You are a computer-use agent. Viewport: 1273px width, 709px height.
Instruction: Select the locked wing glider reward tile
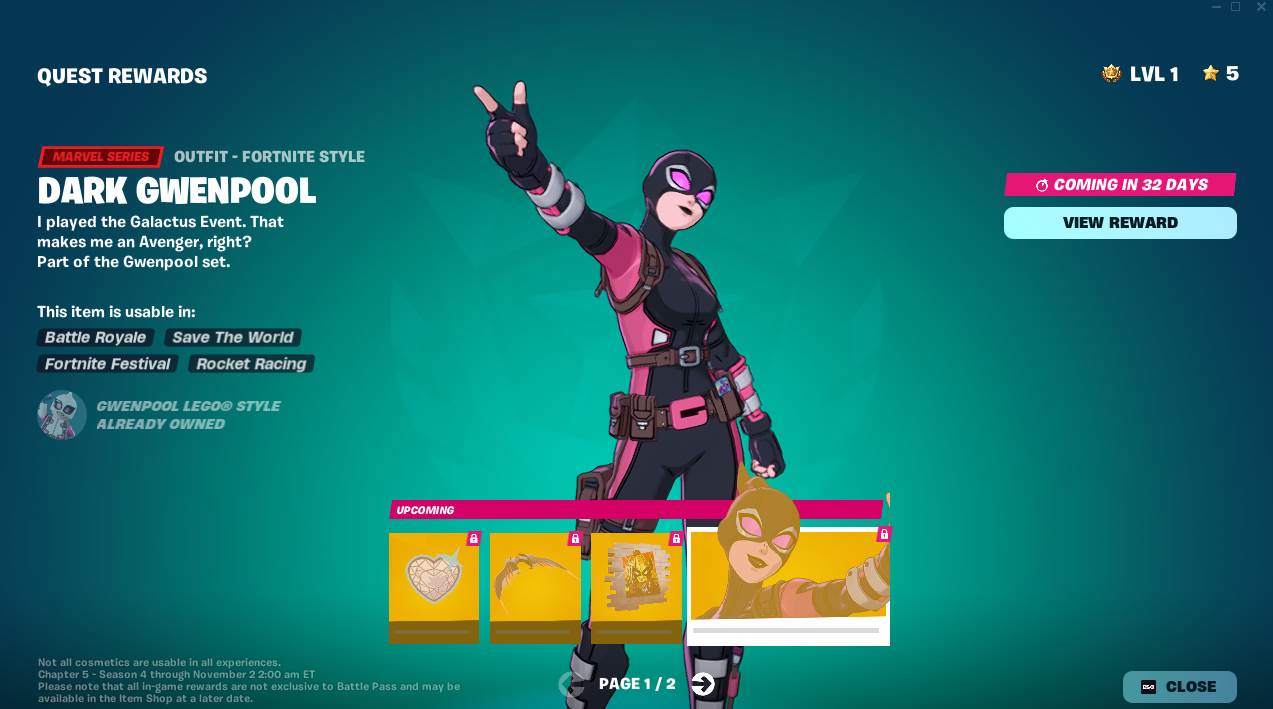(x=535, y=587)
